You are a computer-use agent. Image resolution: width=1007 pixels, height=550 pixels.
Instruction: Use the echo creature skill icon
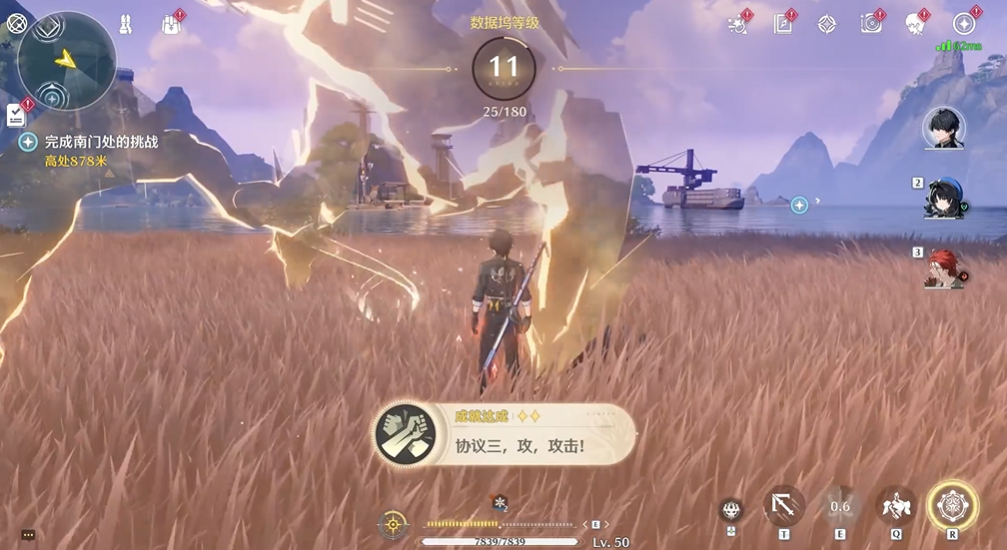895,506
